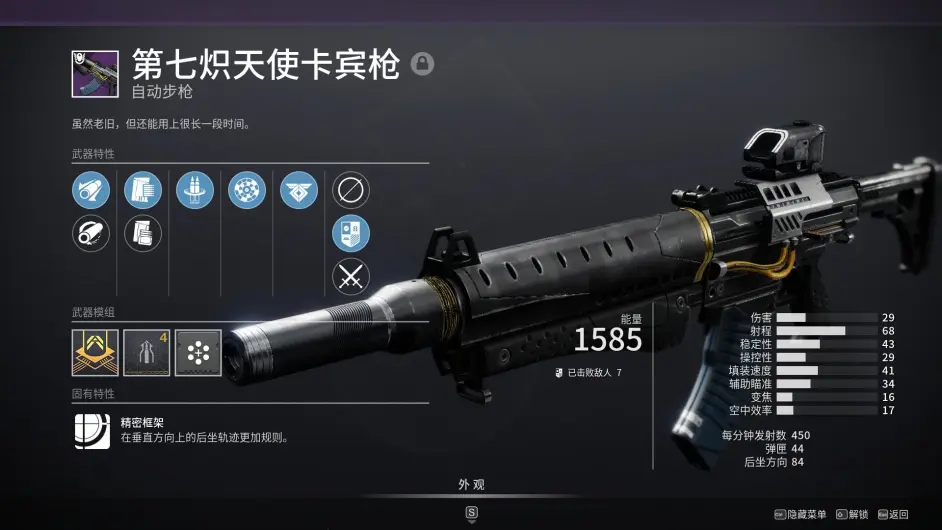Inspect the 精密框架 intrinsic trait icon

click(x=92, y=430)
